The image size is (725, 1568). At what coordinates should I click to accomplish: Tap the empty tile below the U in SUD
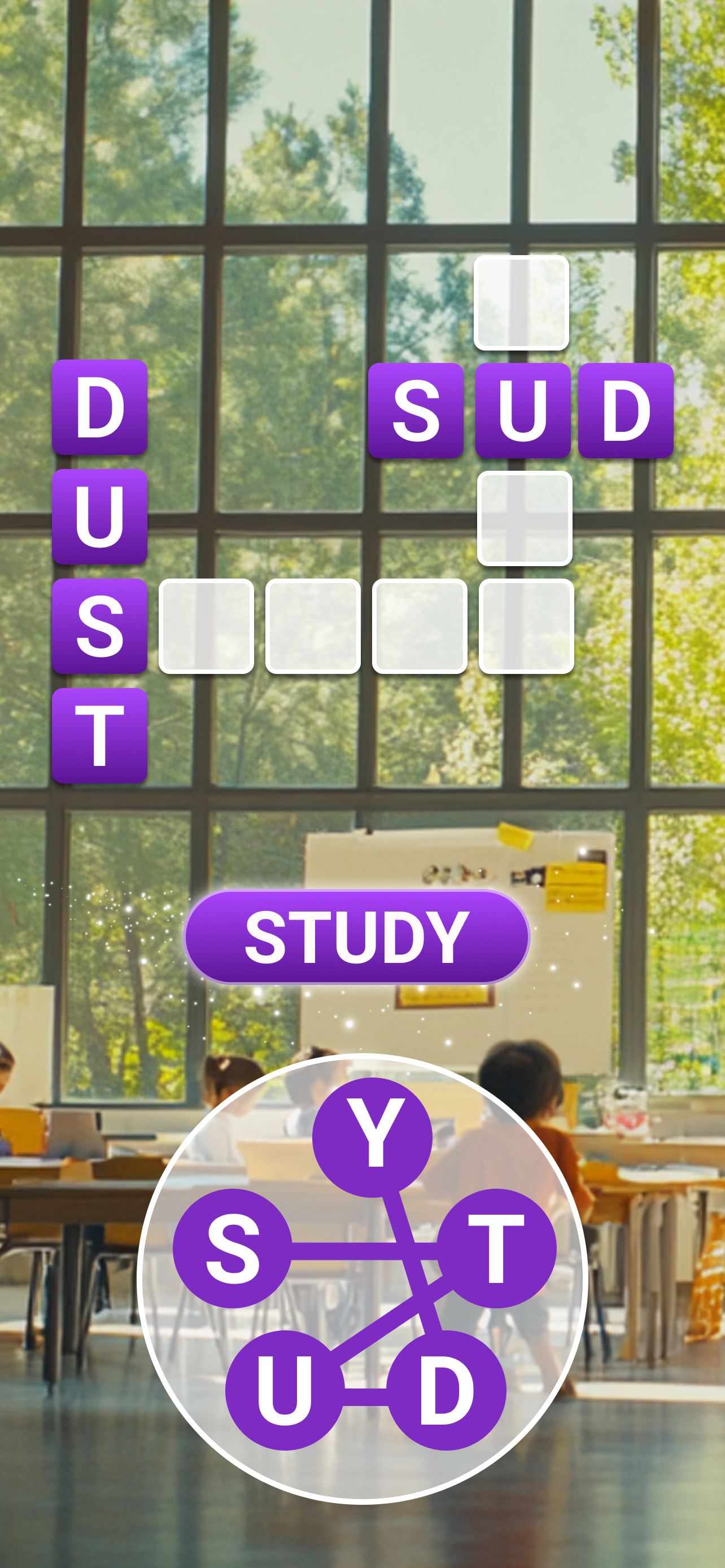coord(525,519)
